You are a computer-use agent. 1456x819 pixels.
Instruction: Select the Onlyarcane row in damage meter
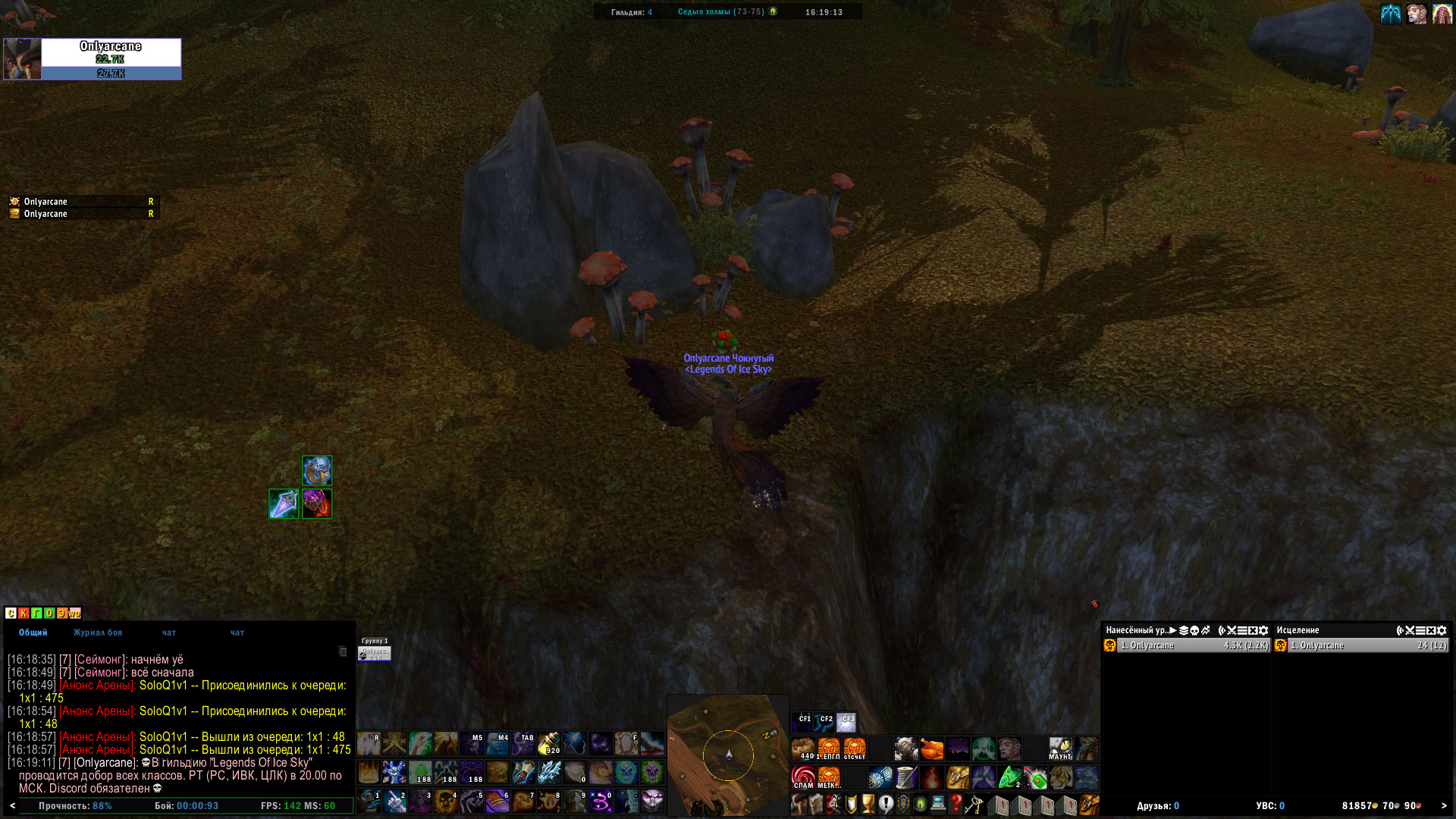coord(1187,645)
